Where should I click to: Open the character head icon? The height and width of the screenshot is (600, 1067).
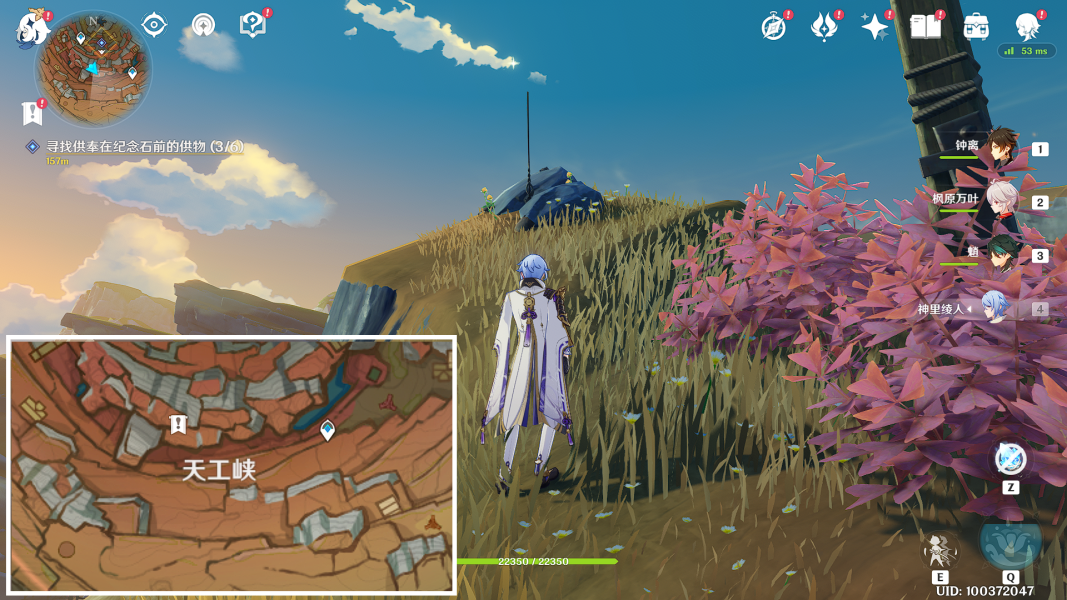1027,26
